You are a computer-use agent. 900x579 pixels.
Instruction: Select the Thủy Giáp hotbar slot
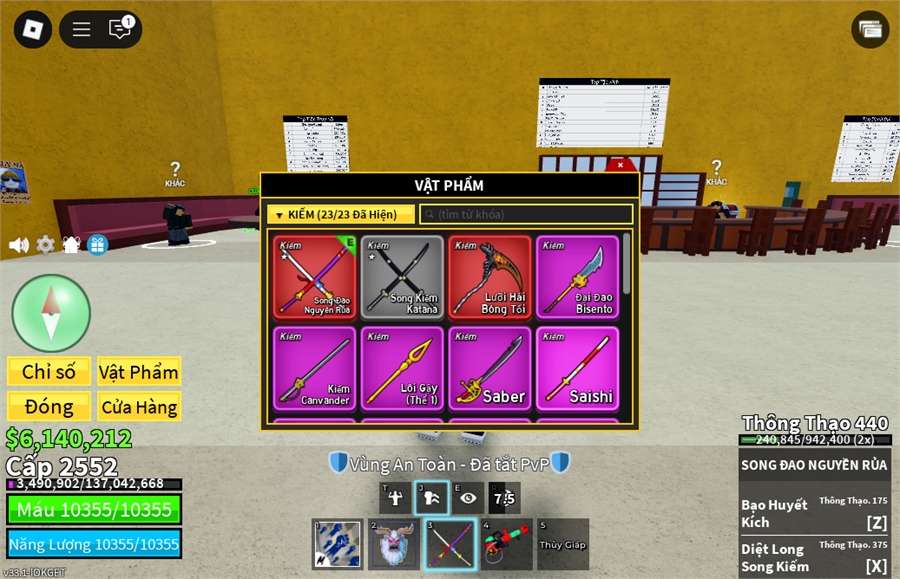pyautogui.click(x=563, y=544)
